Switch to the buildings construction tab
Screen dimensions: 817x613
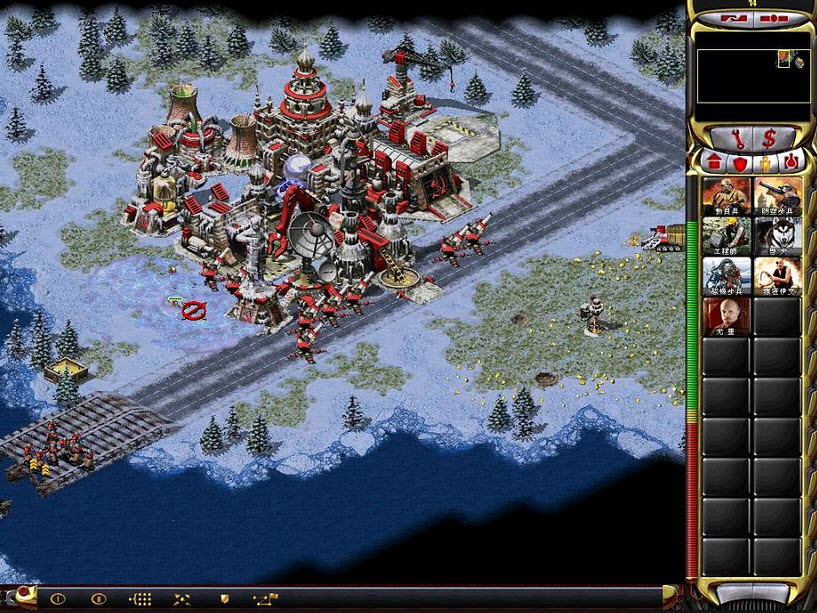tap(715, 160)
